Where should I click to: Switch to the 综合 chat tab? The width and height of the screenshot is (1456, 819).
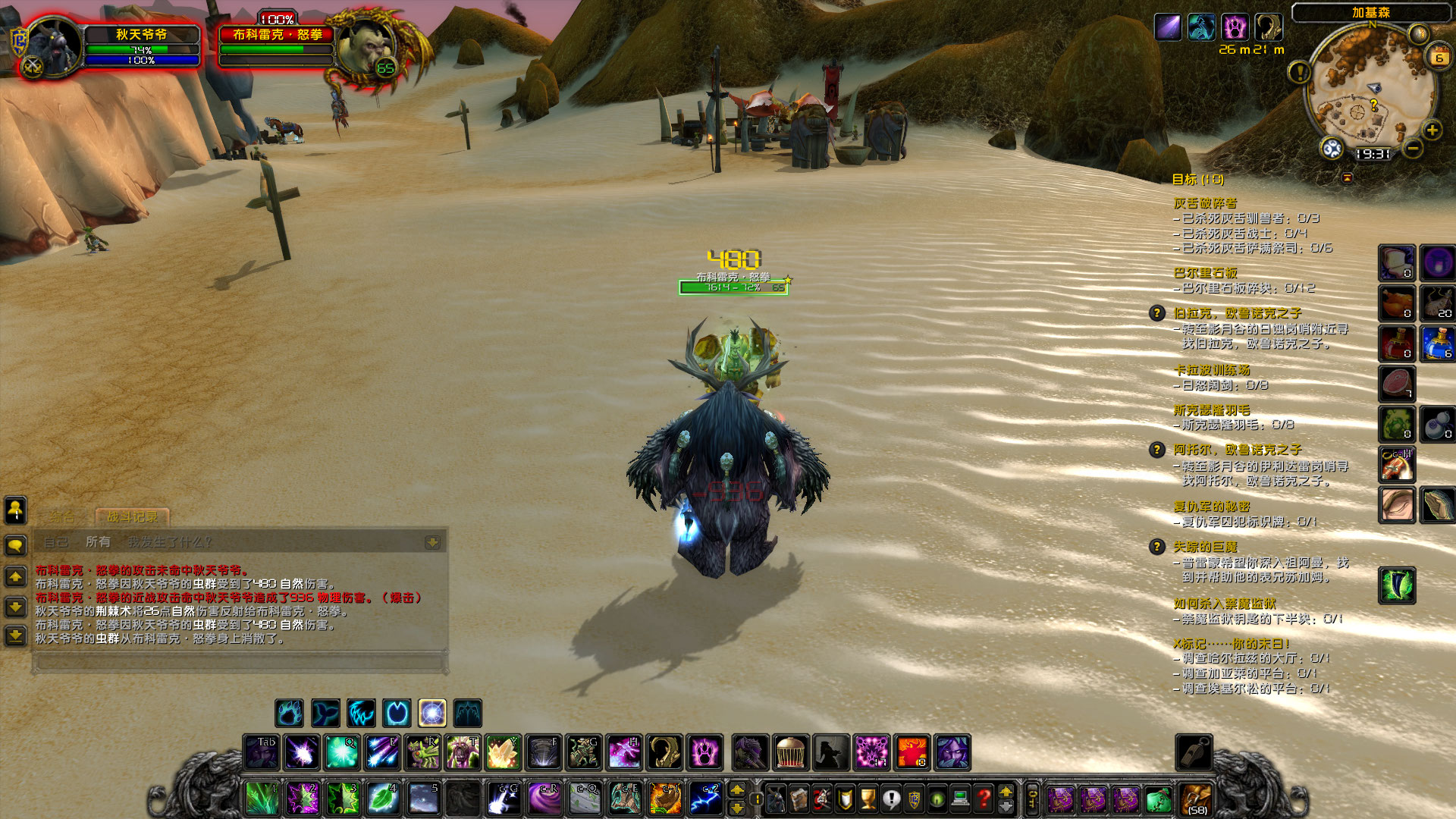tap(62, 517)
